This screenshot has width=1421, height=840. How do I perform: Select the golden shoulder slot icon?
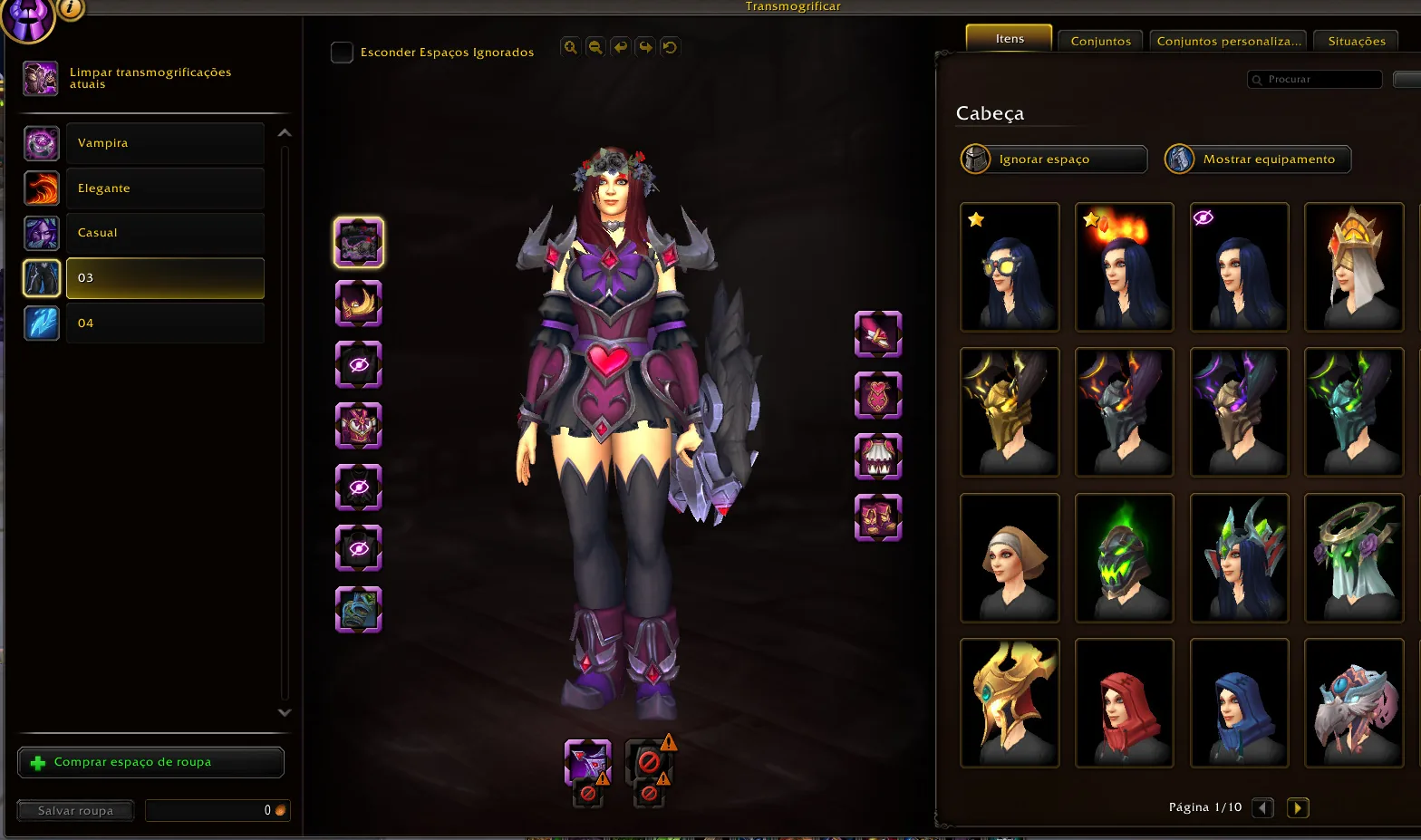tap(359, 304)
